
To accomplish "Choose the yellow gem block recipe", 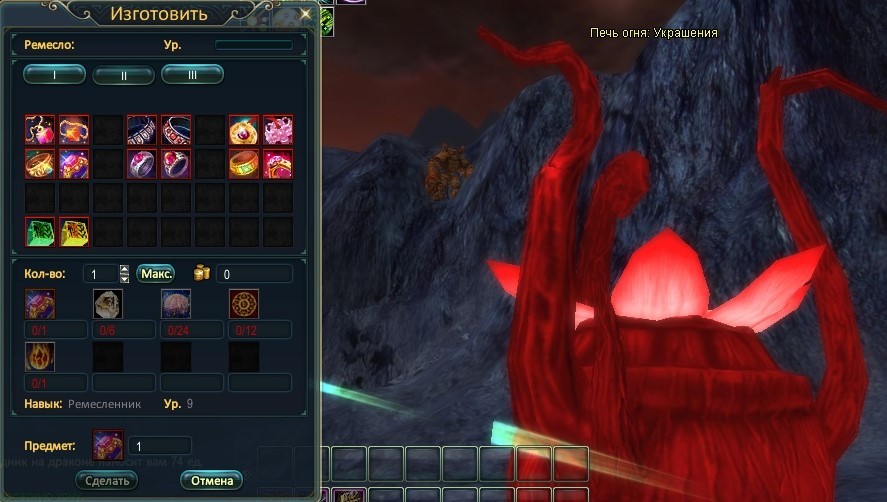I will 74,231.
